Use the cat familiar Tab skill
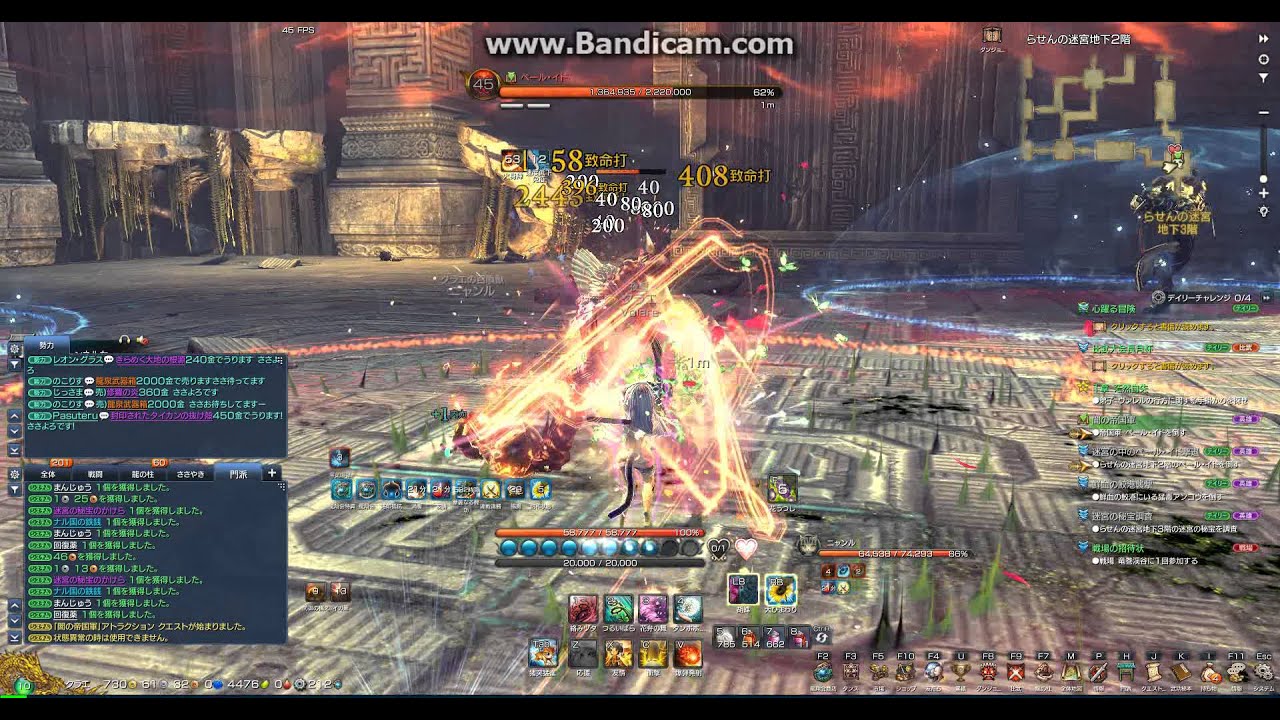1280x720 pixels. [542, 653]
